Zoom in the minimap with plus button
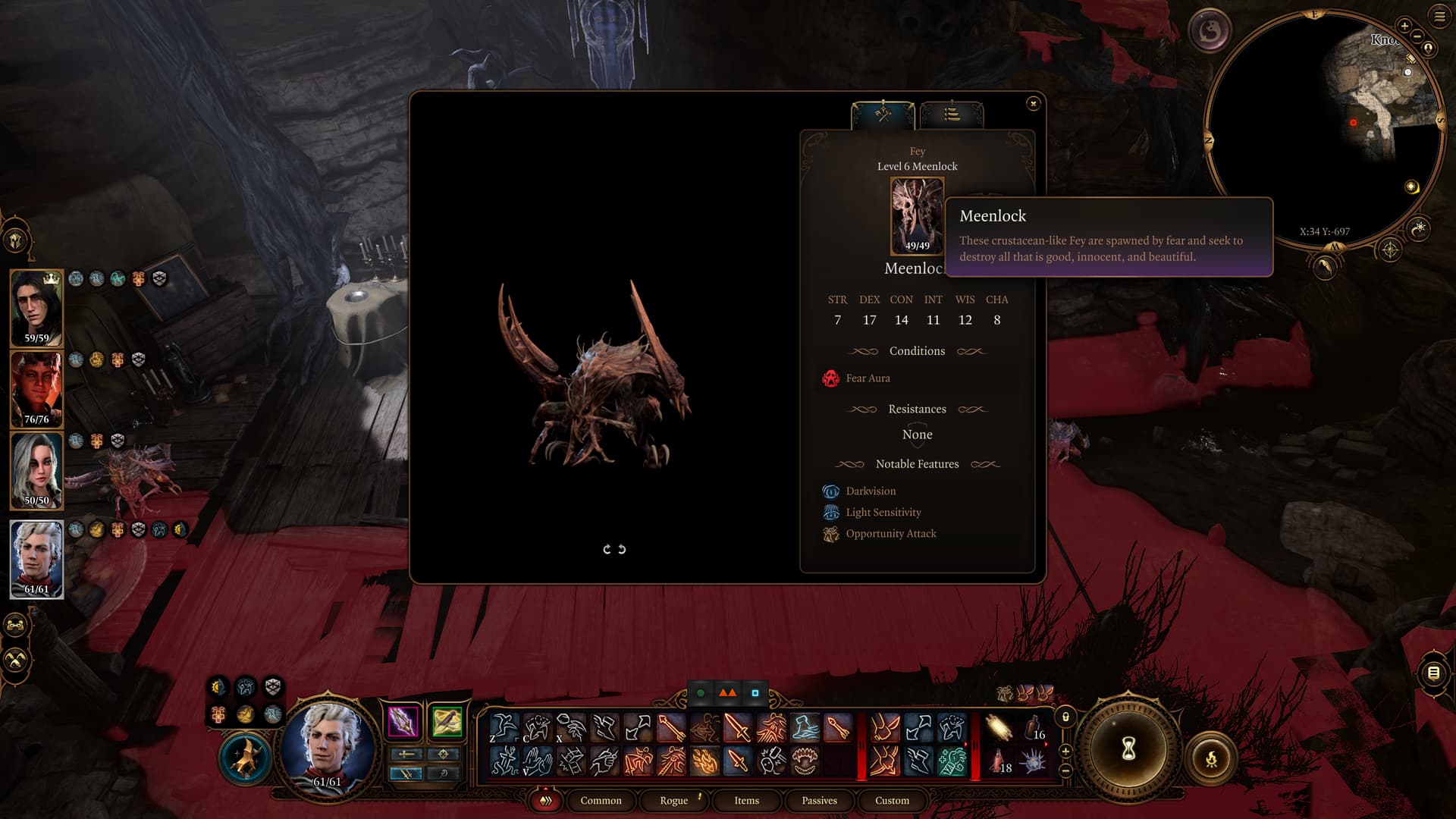This screenshot has width=1456, height=819. point(1404,26)
